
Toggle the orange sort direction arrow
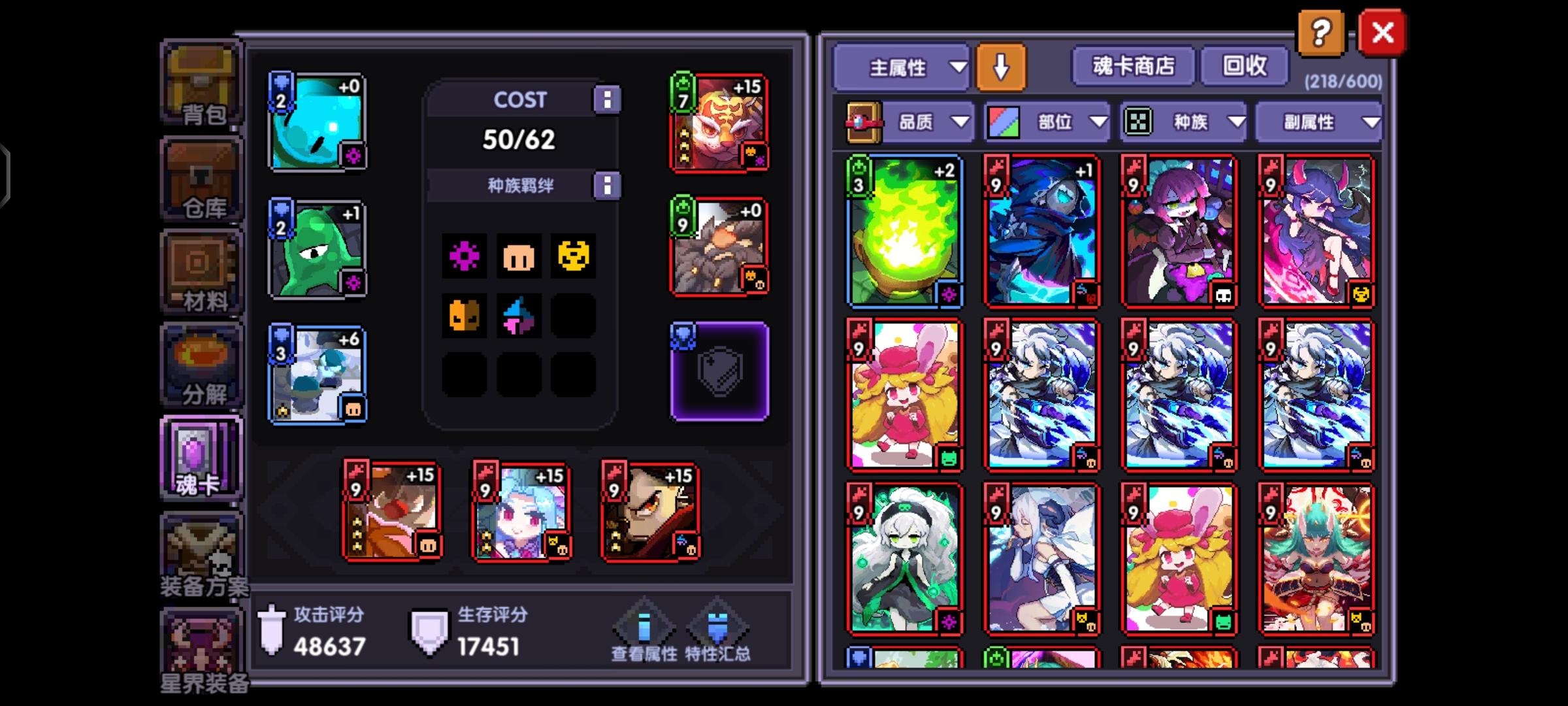[x=1000, y=67]
